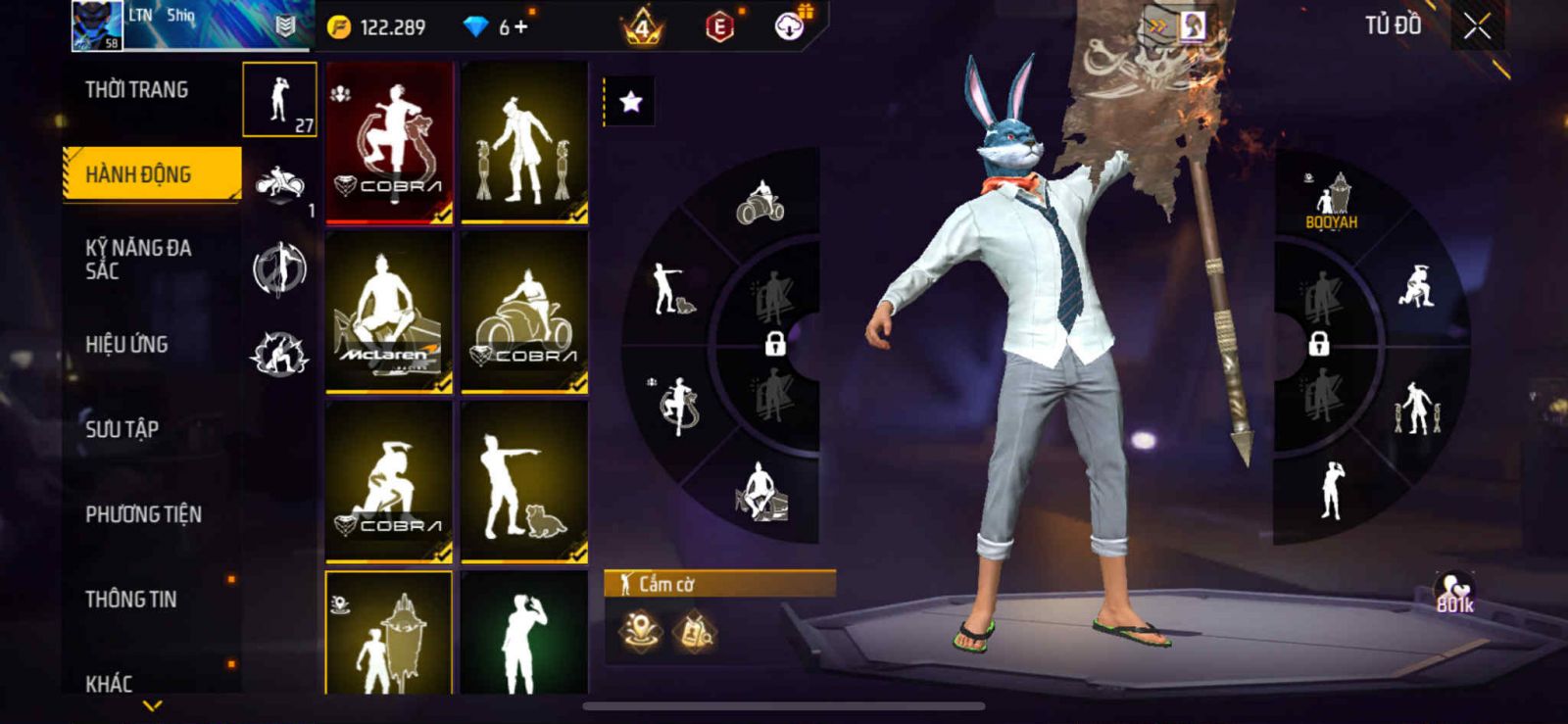Open the Phương Tiện category
Screen dimensions: 1568x724
tap(143, 514)
